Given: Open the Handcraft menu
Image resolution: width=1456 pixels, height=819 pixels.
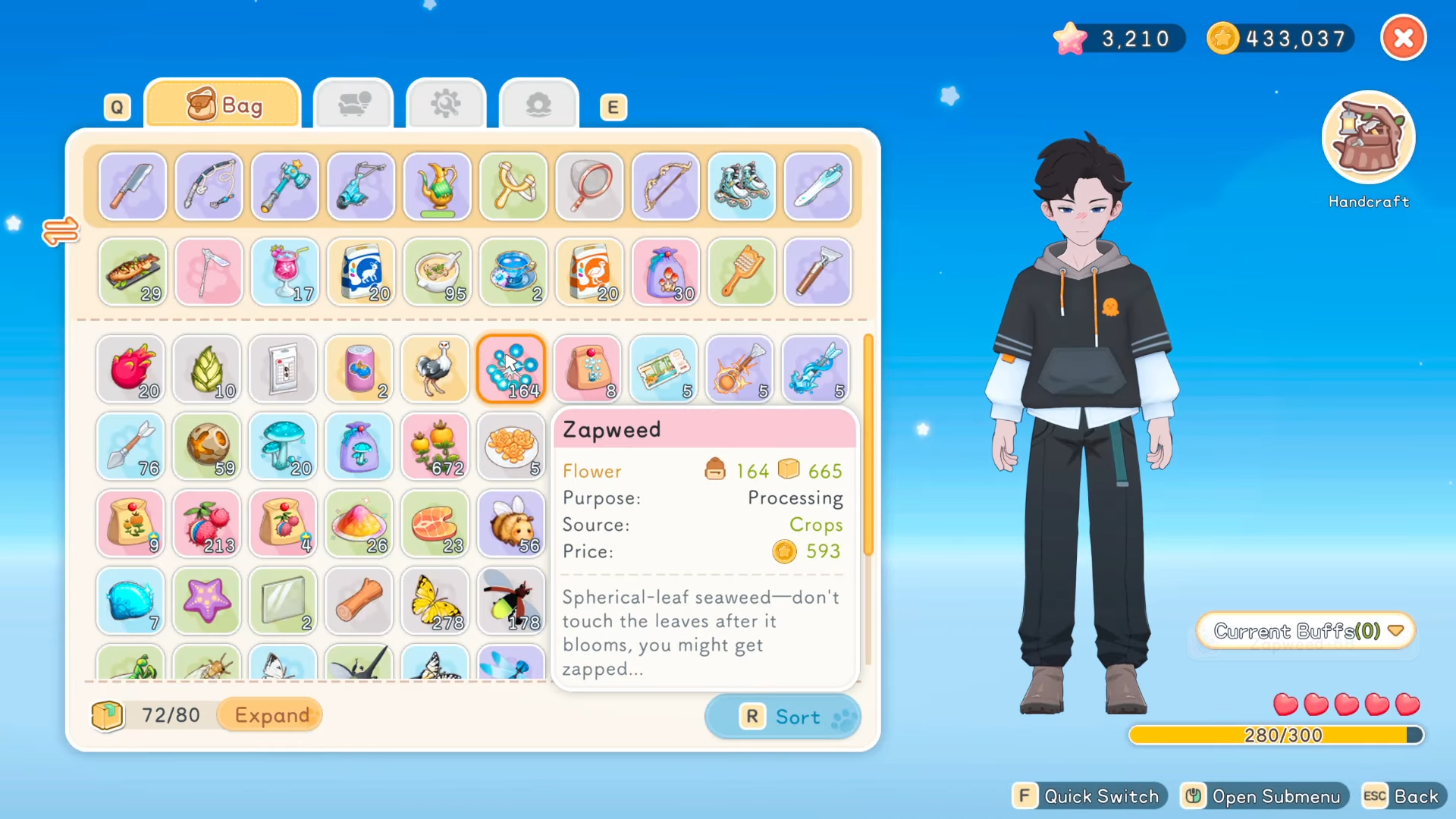Looking at the screenshot, I should [1368, 139].
